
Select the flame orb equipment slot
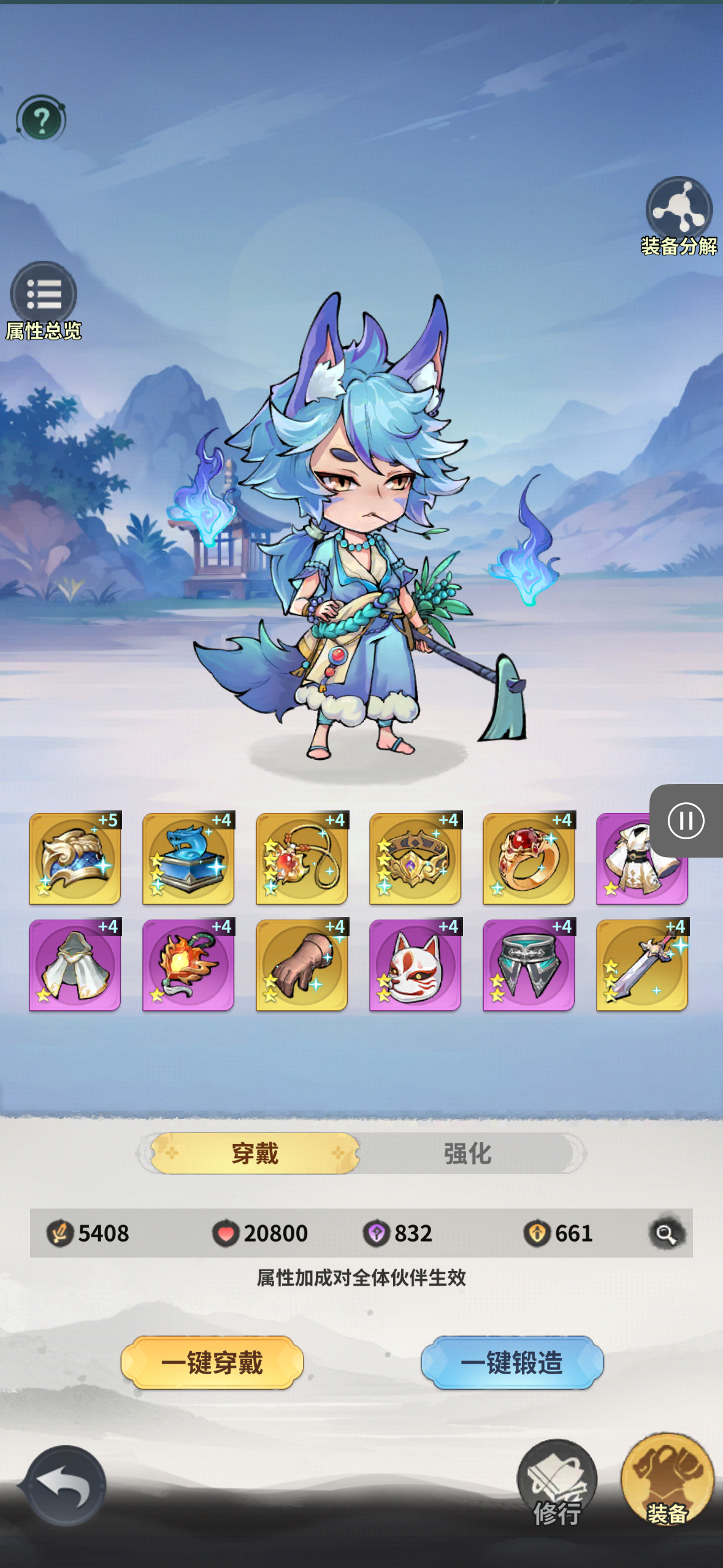point(188,965)
